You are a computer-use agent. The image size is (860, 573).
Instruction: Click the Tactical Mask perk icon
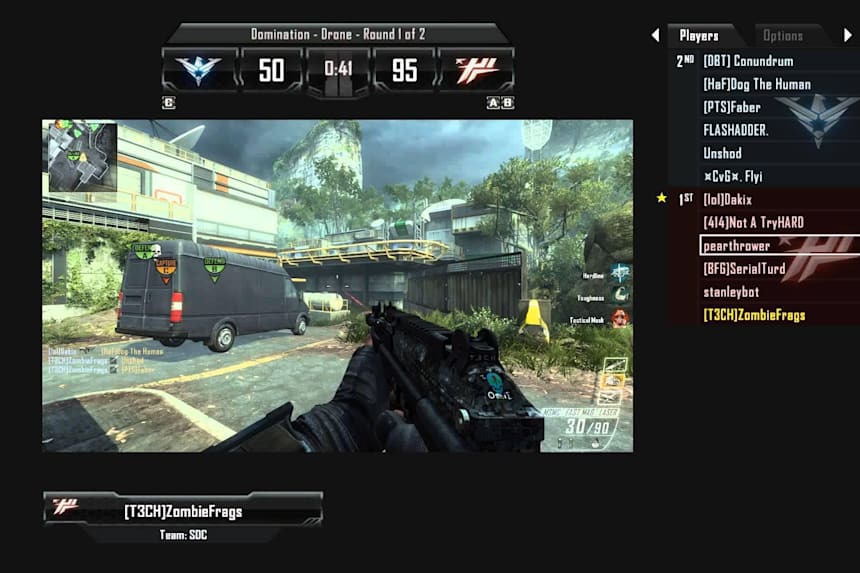pyautogui.click(x=620, y=318)
